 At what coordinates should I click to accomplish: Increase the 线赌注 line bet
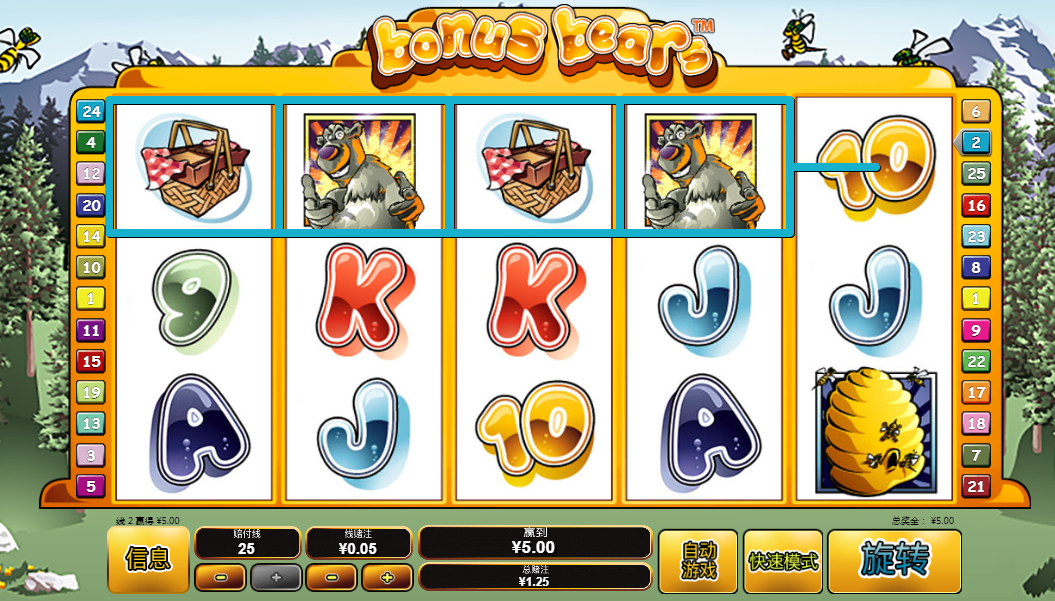[387, 577]
